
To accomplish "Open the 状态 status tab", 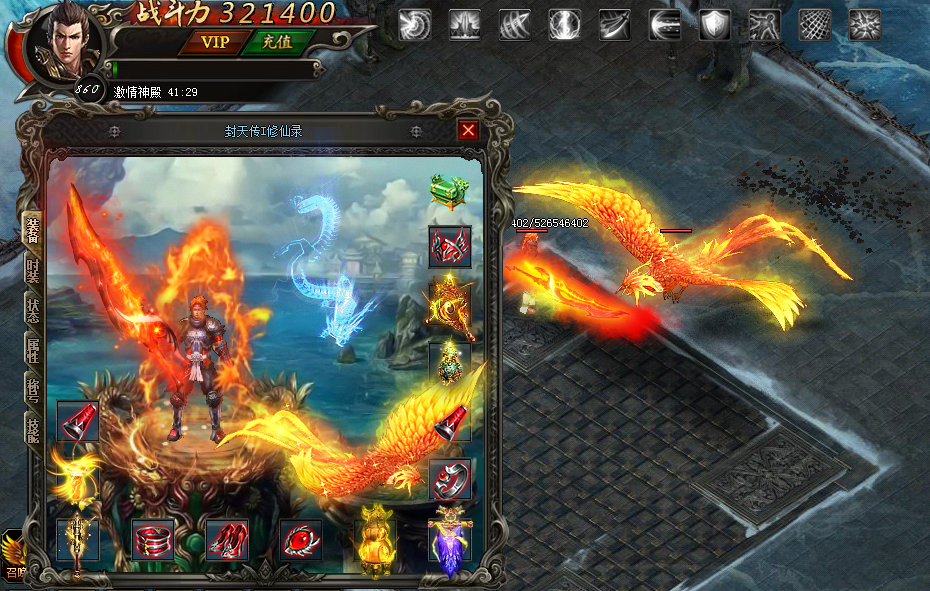I will (32, 311).
